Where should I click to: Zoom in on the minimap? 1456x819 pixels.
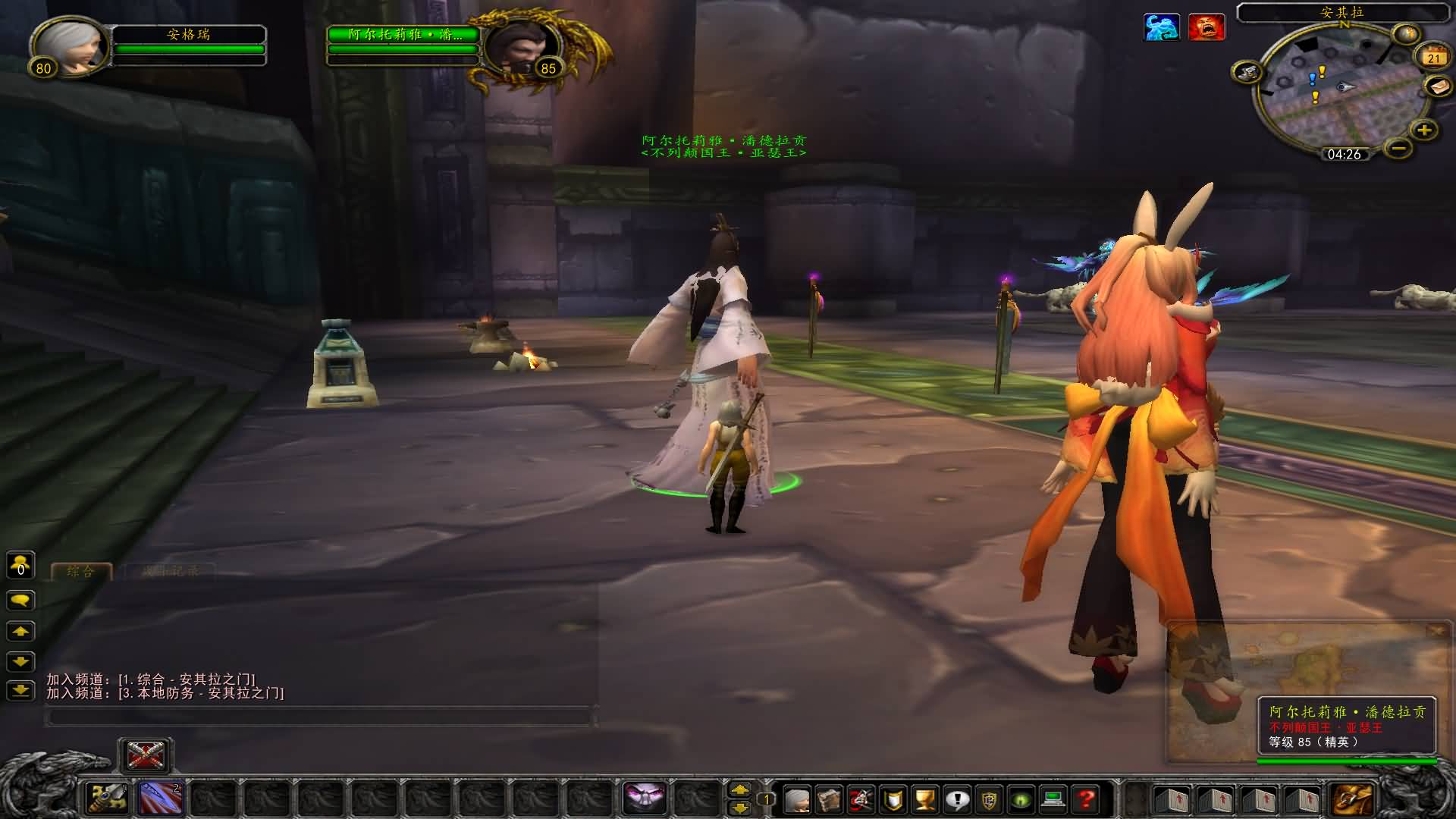(1424, 130)
